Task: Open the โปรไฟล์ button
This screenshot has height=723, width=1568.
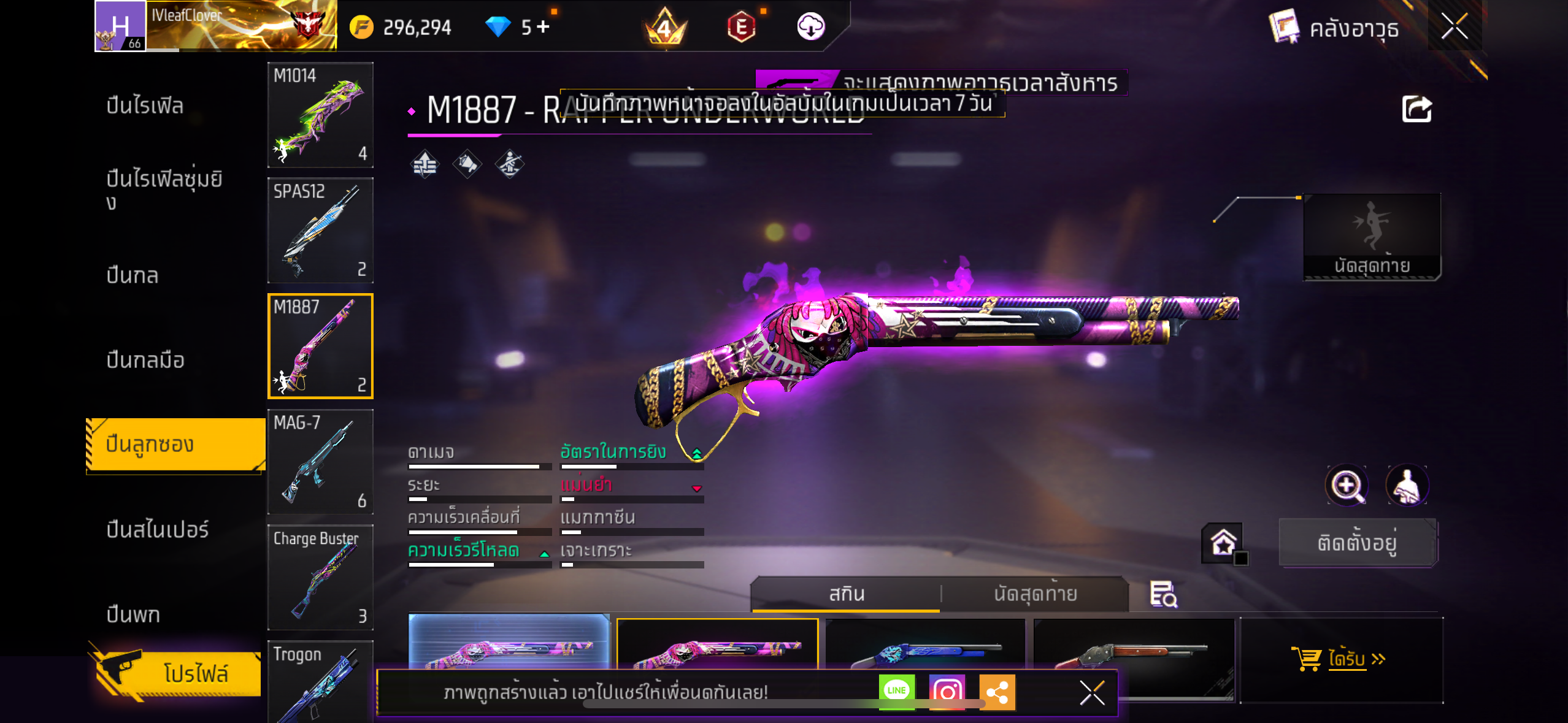Action: coord(178,673)
